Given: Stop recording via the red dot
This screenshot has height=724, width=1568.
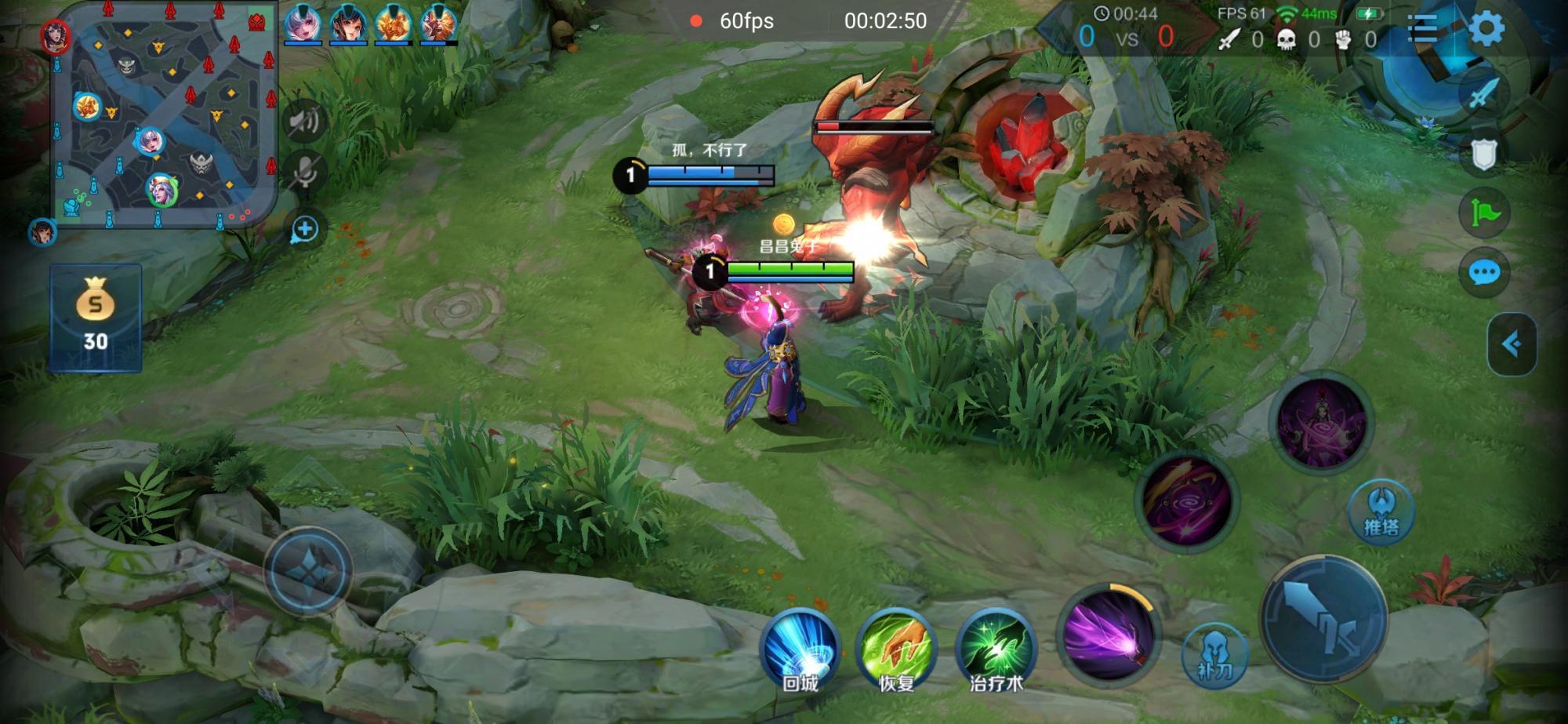Looking at the screenshot, I should (x=695, y=21).
